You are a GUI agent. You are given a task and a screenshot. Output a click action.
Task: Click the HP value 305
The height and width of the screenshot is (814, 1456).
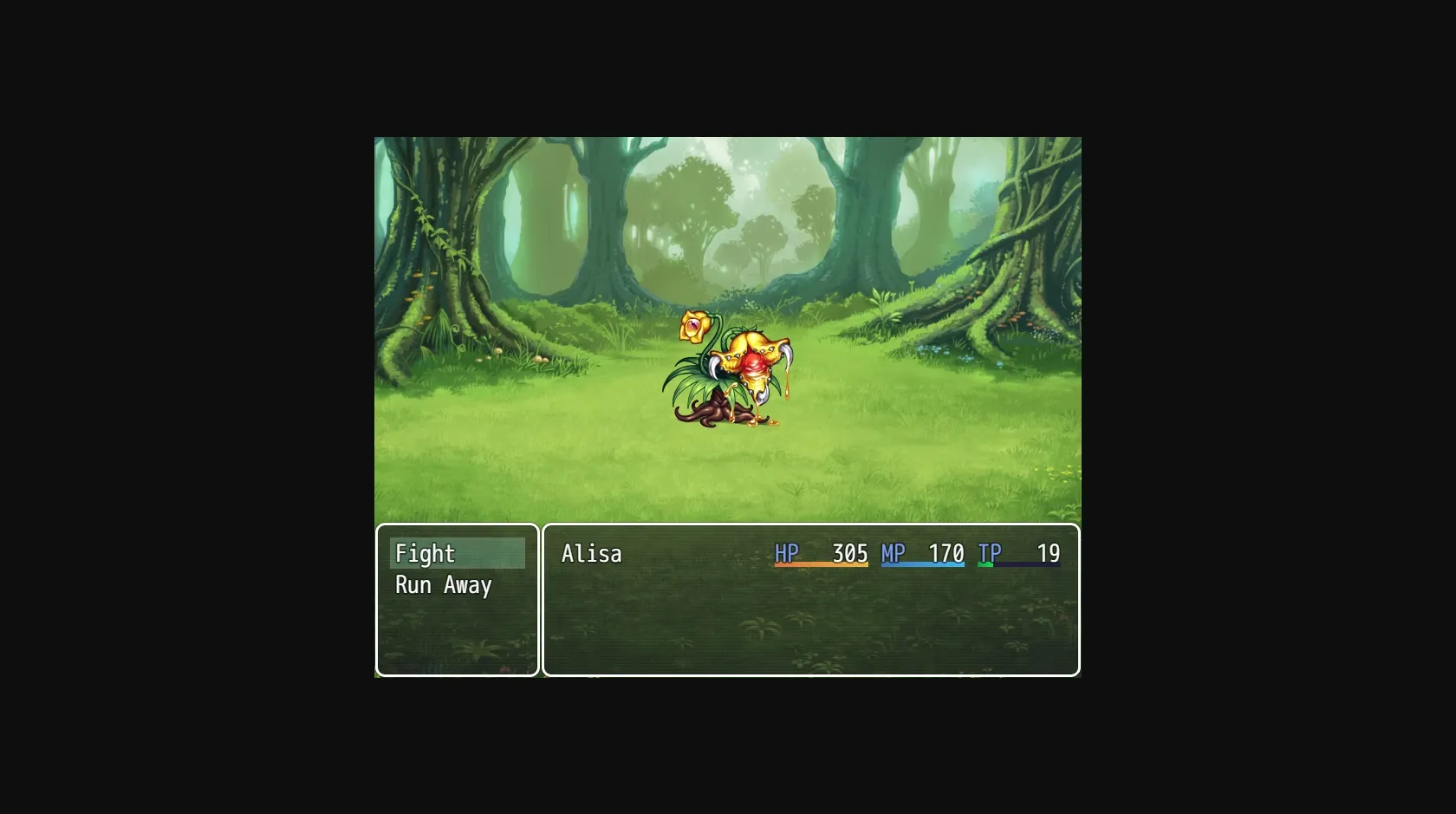pyautogui.click(x=850, y=552)
